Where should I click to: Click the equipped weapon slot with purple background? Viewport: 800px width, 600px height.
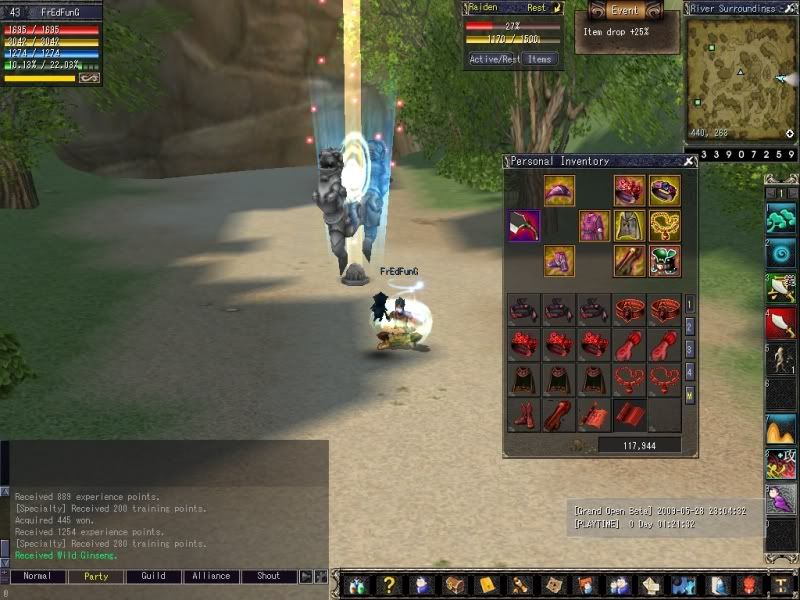(523, 225)
